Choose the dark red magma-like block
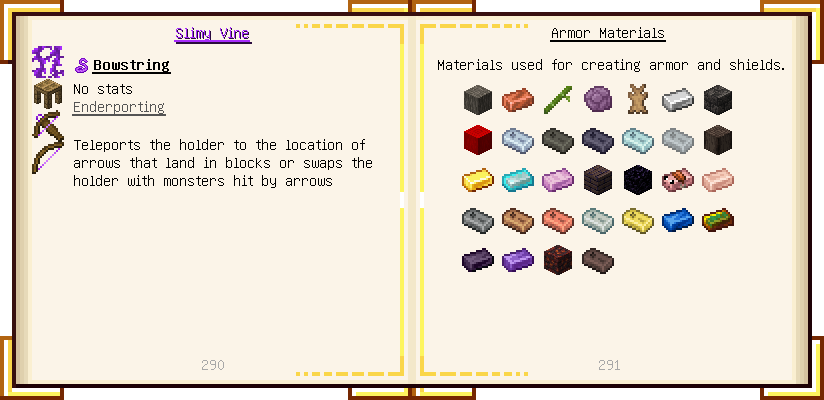Image resolution: width=824 pixels, height=400 pixels. (558, 260)
